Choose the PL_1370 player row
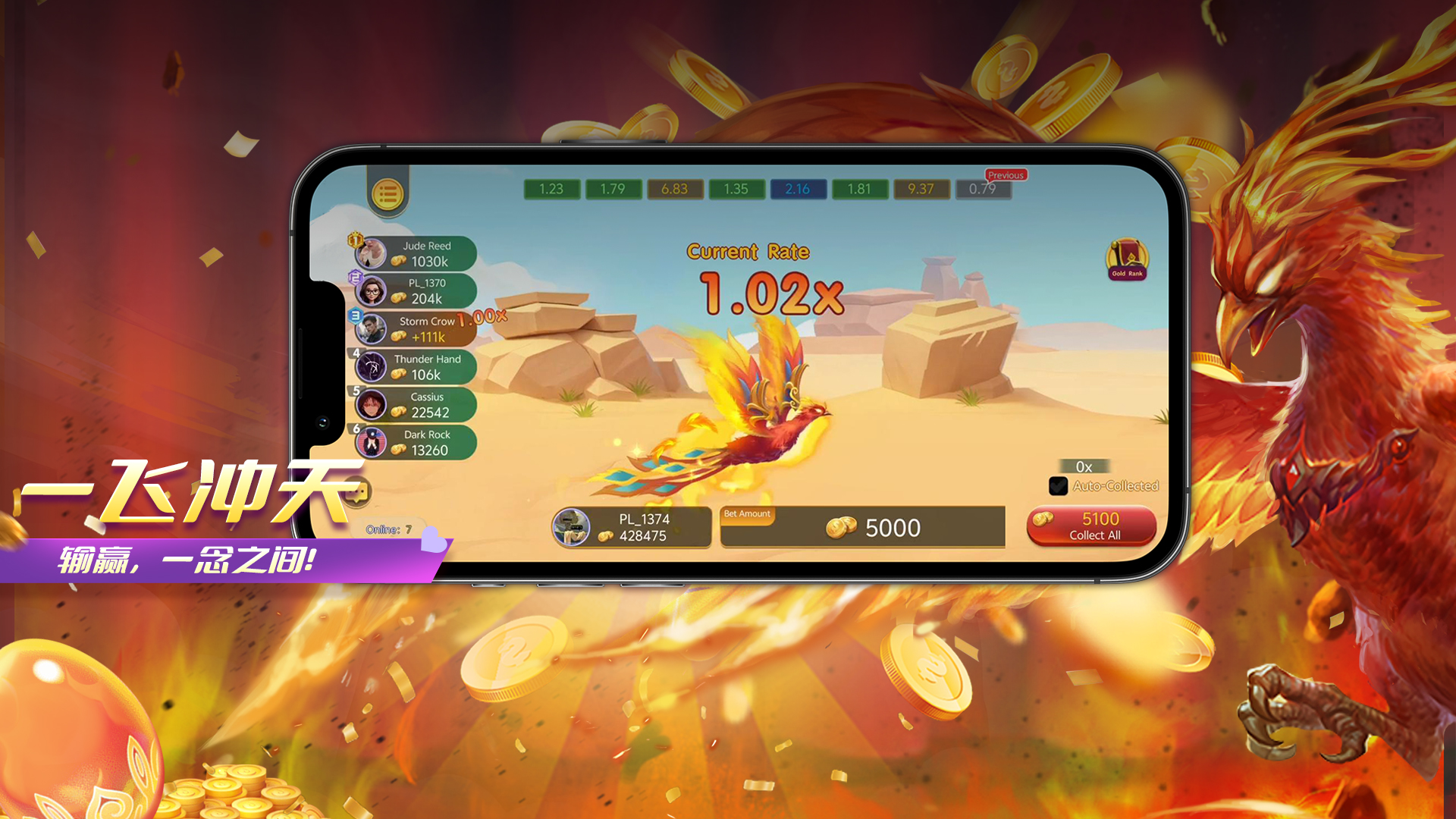This screenshot has width=1456, height=819. (416, 291)
